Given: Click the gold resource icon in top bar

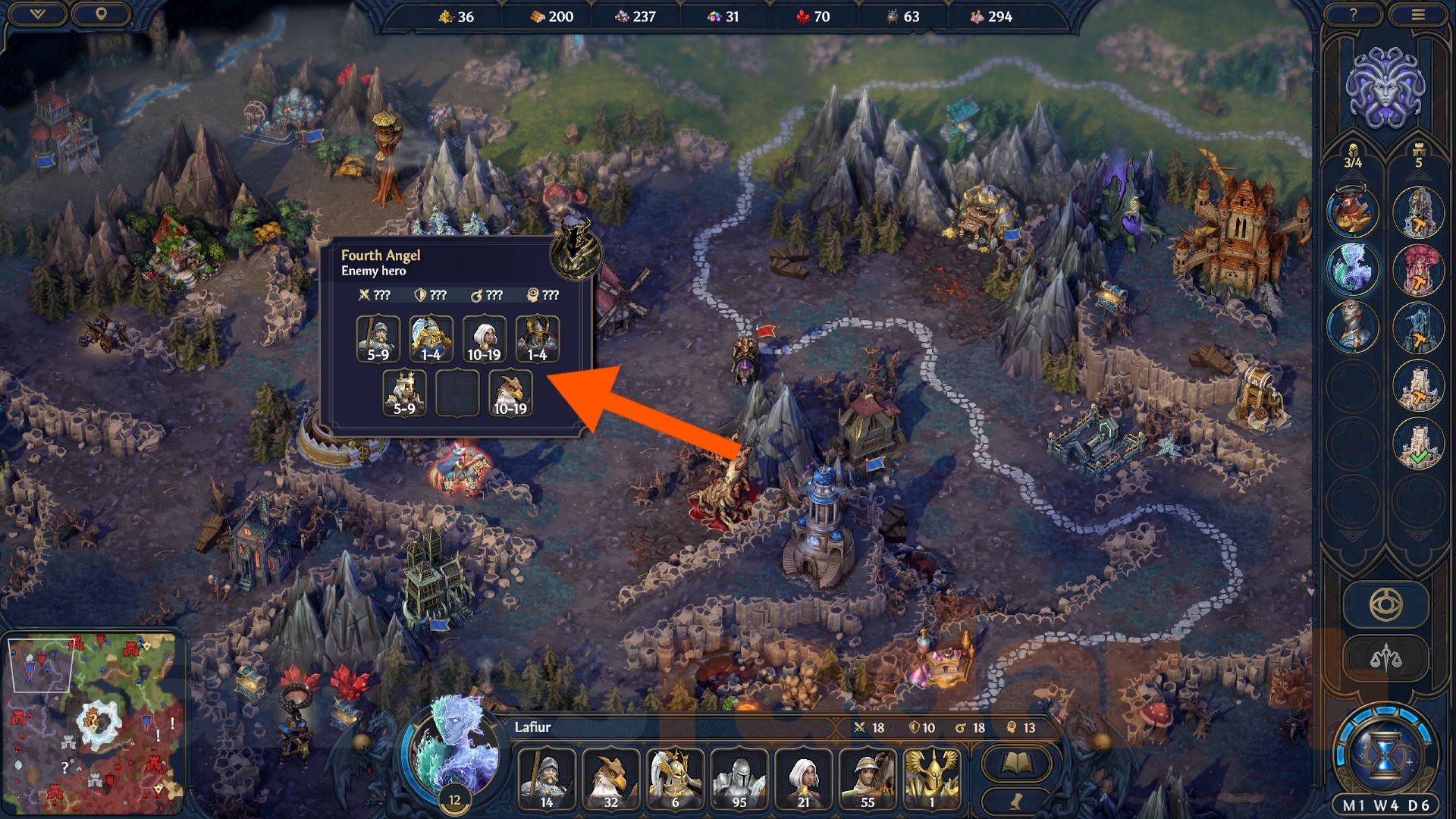Looking at the screenshot, I should (x=446, y=16).
